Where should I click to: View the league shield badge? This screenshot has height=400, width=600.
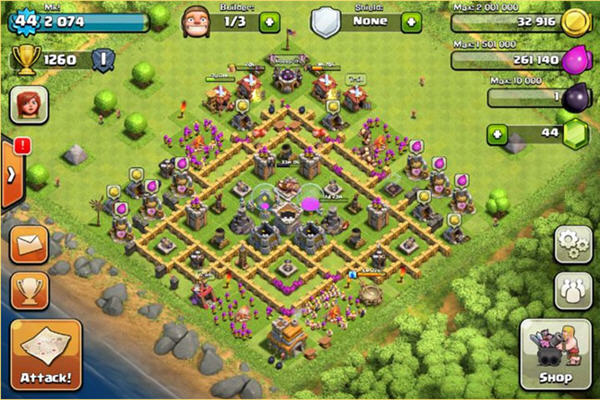coord(100,60)
